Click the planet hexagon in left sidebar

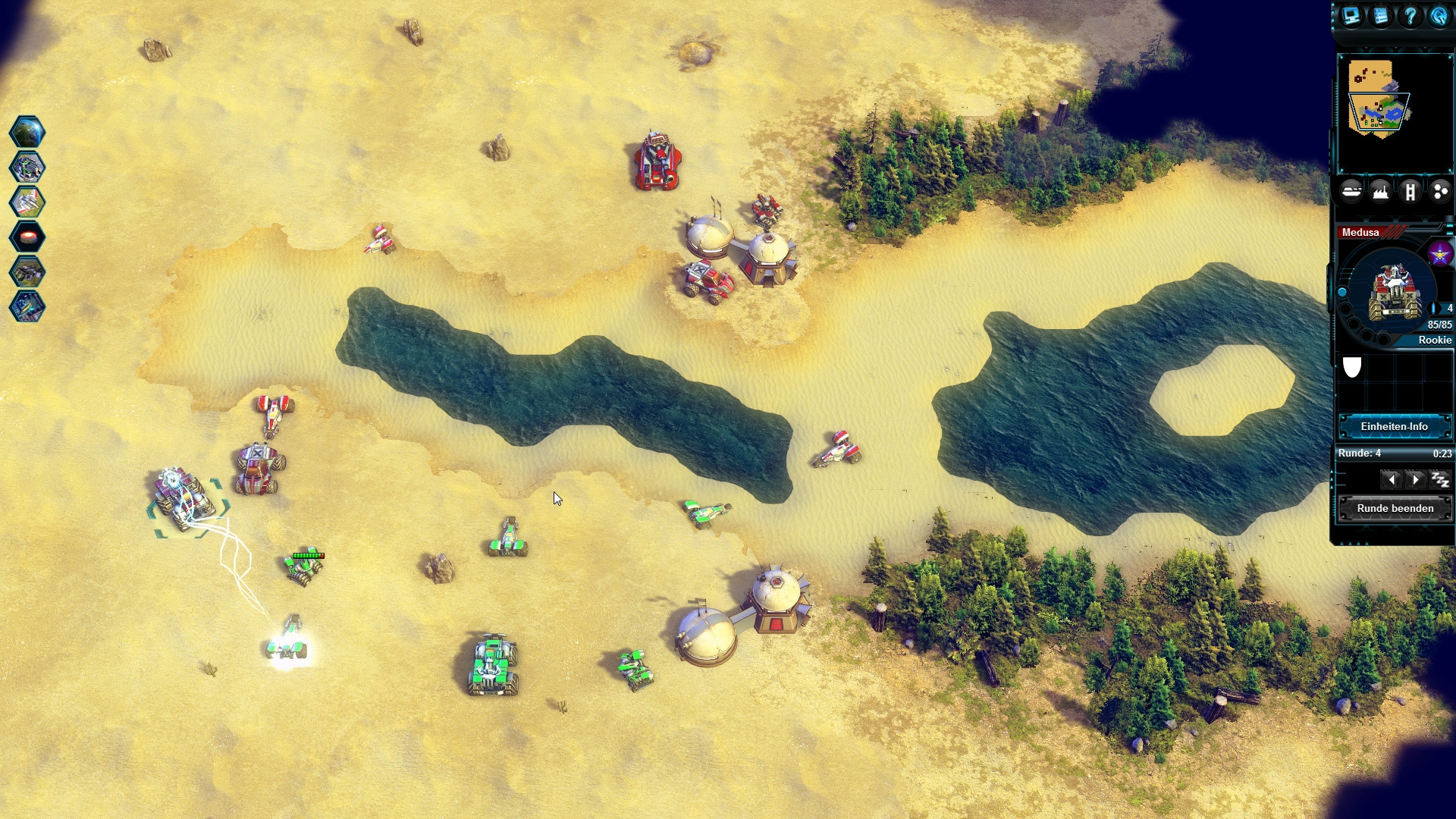click(28, 130)
